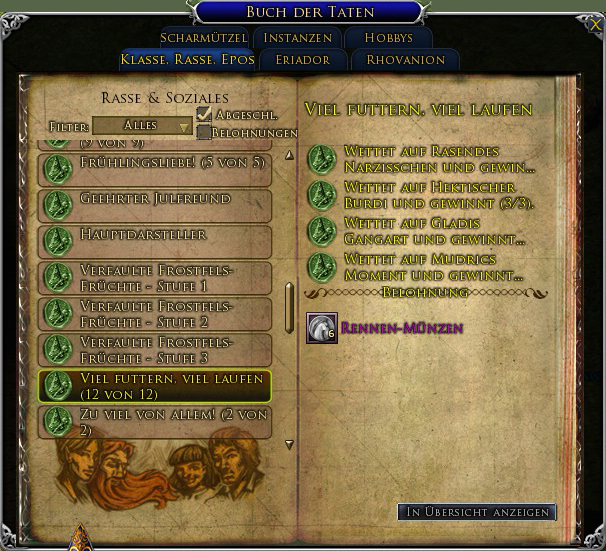606x551 pixels.
Task: Open the Alles filter dropdown
Action: pyautogui.click(x=142, y=126)
